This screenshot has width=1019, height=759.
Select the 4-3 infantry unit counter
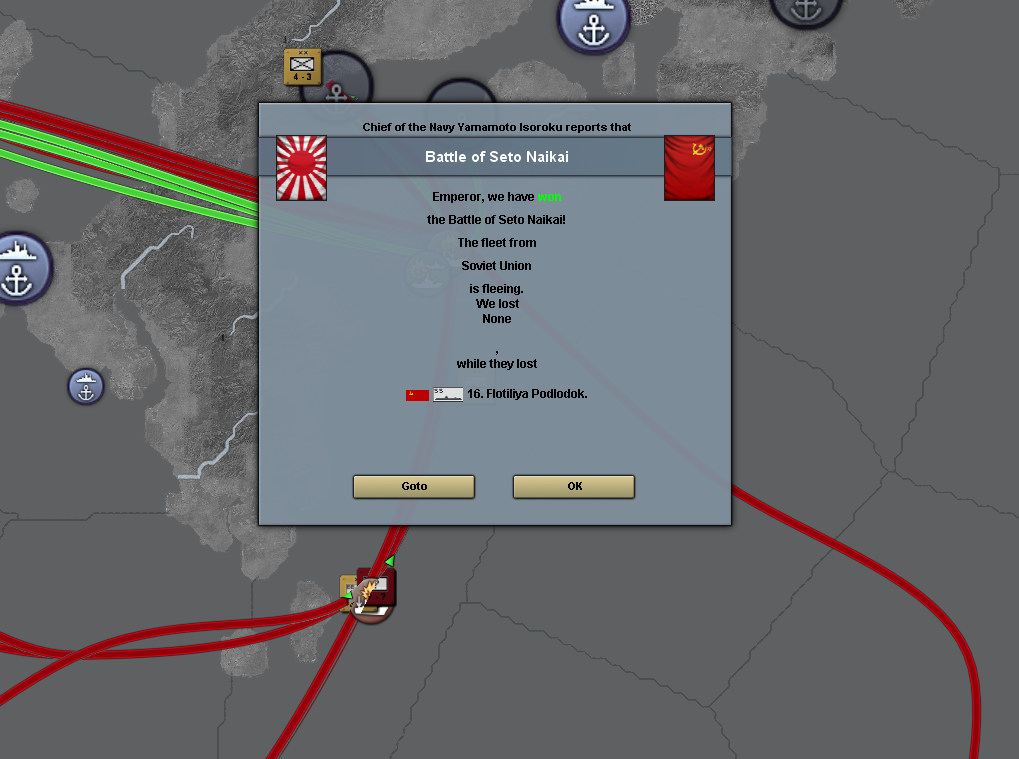point(302,66)
